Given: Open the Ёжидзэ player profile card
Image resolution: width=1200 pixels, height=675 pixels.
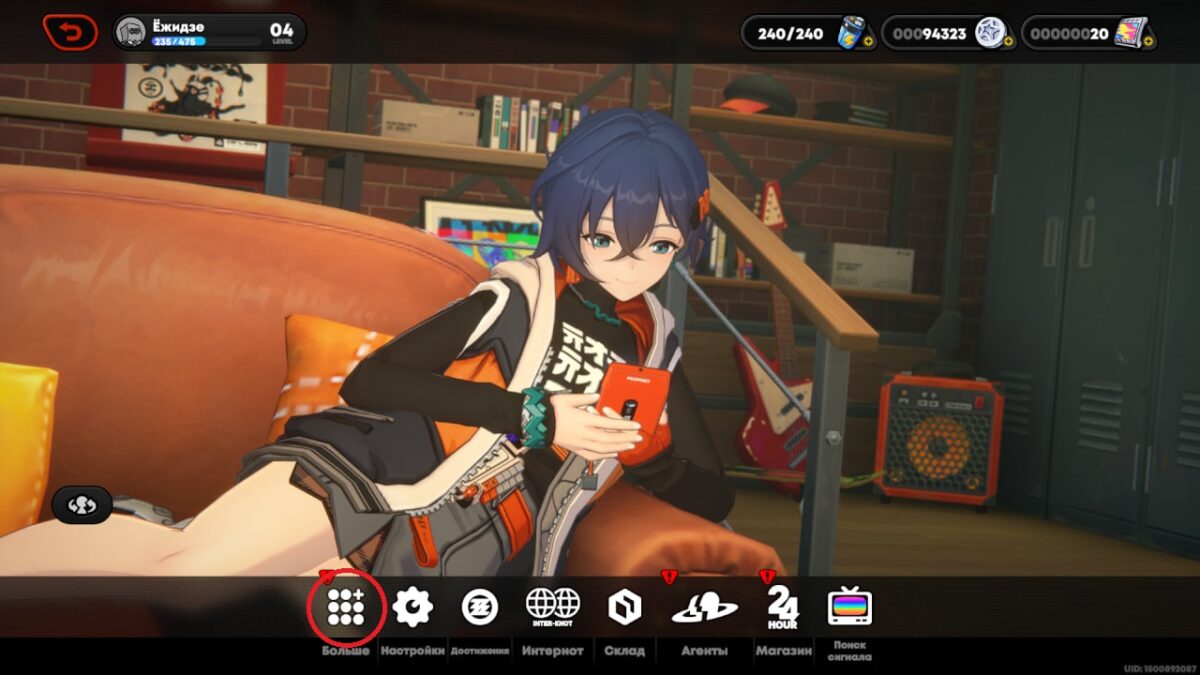Looking at the screenshot, I should point(208,32).
